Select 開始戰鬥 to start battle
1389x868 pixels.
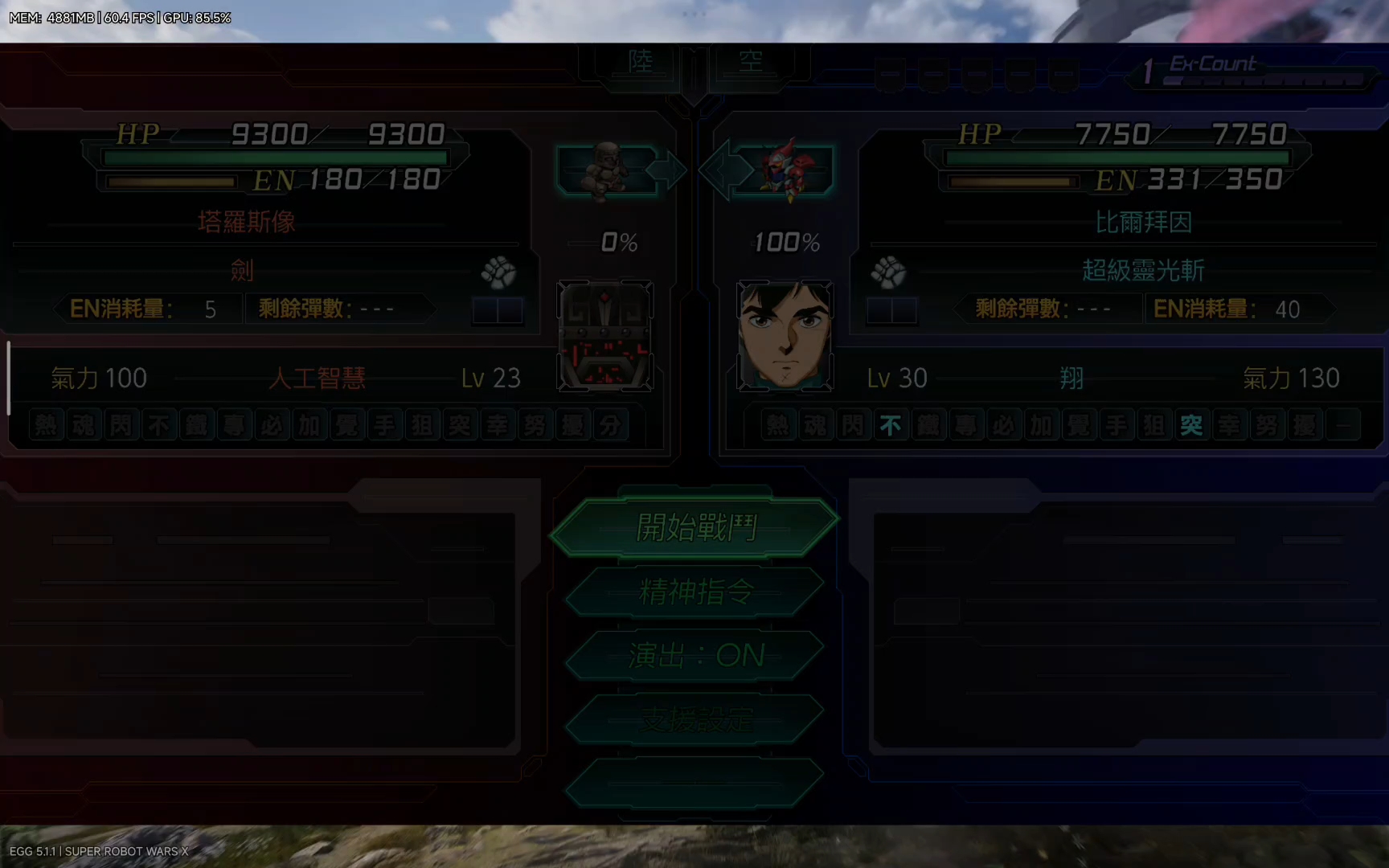pyautogui.click(x=695, y=527)
